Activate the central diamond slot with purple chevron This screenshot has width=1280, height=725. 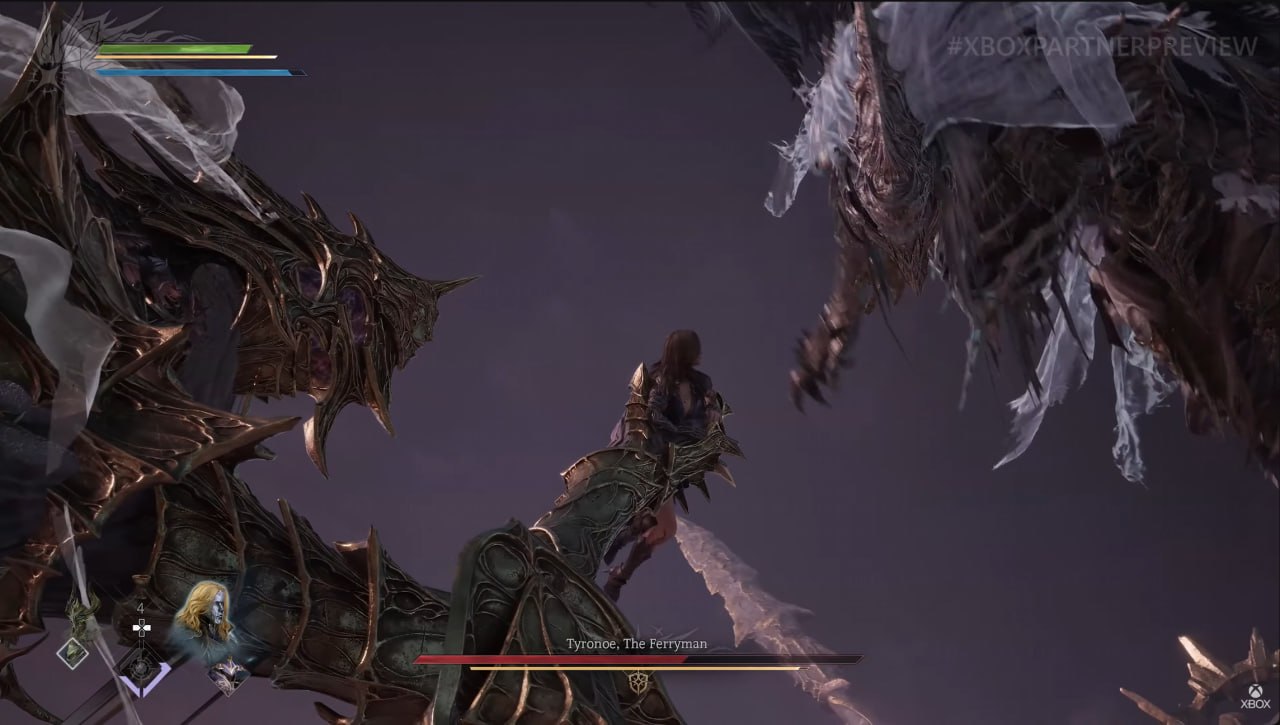[x=140, y=669]
